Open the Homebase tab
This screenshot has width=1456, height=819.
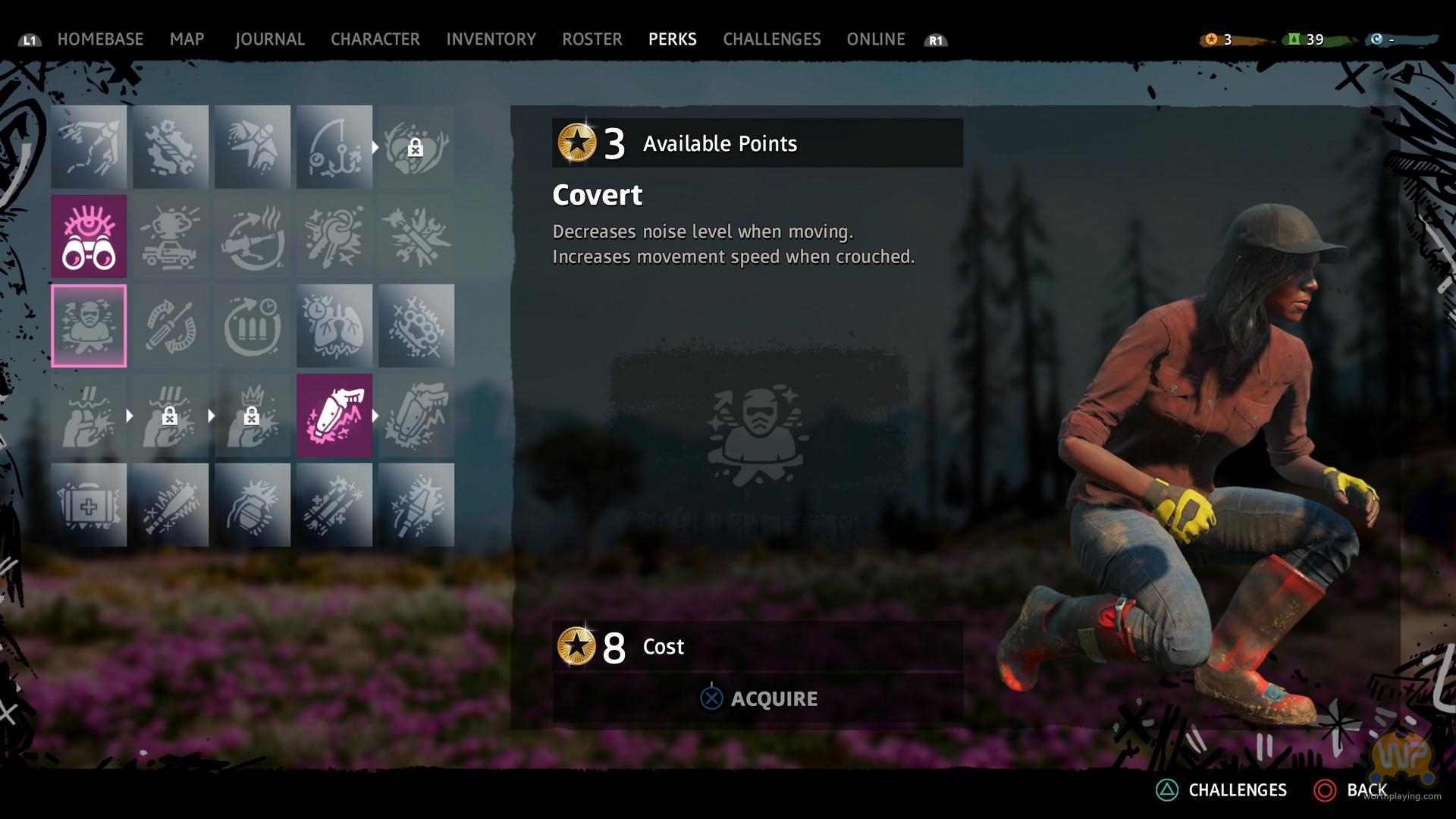[x=100, y=39]
